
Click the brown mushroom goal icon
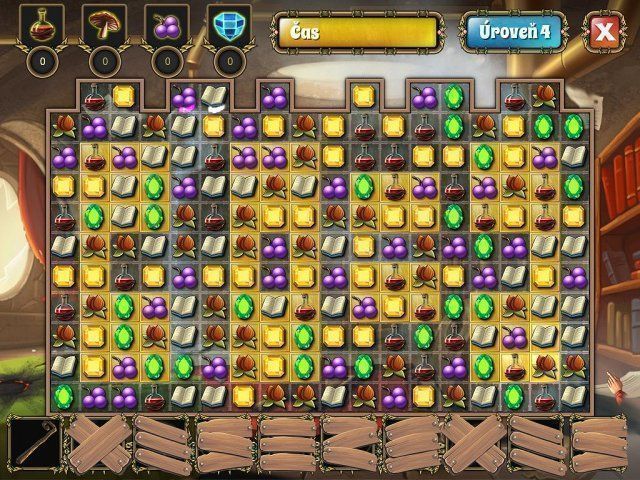click(105, 25)
